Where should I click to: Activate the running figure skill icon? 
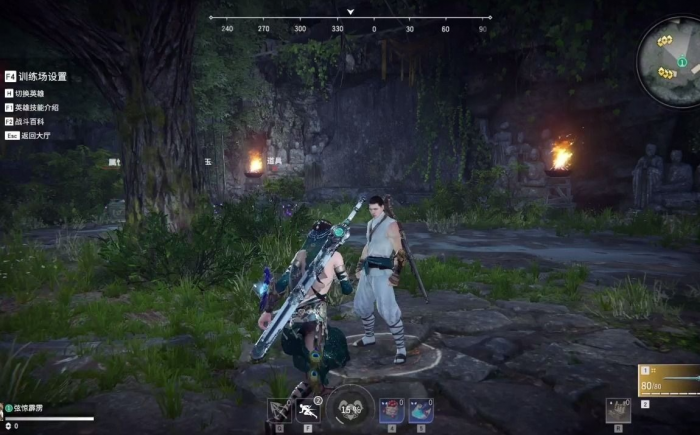tap(308, 410)
